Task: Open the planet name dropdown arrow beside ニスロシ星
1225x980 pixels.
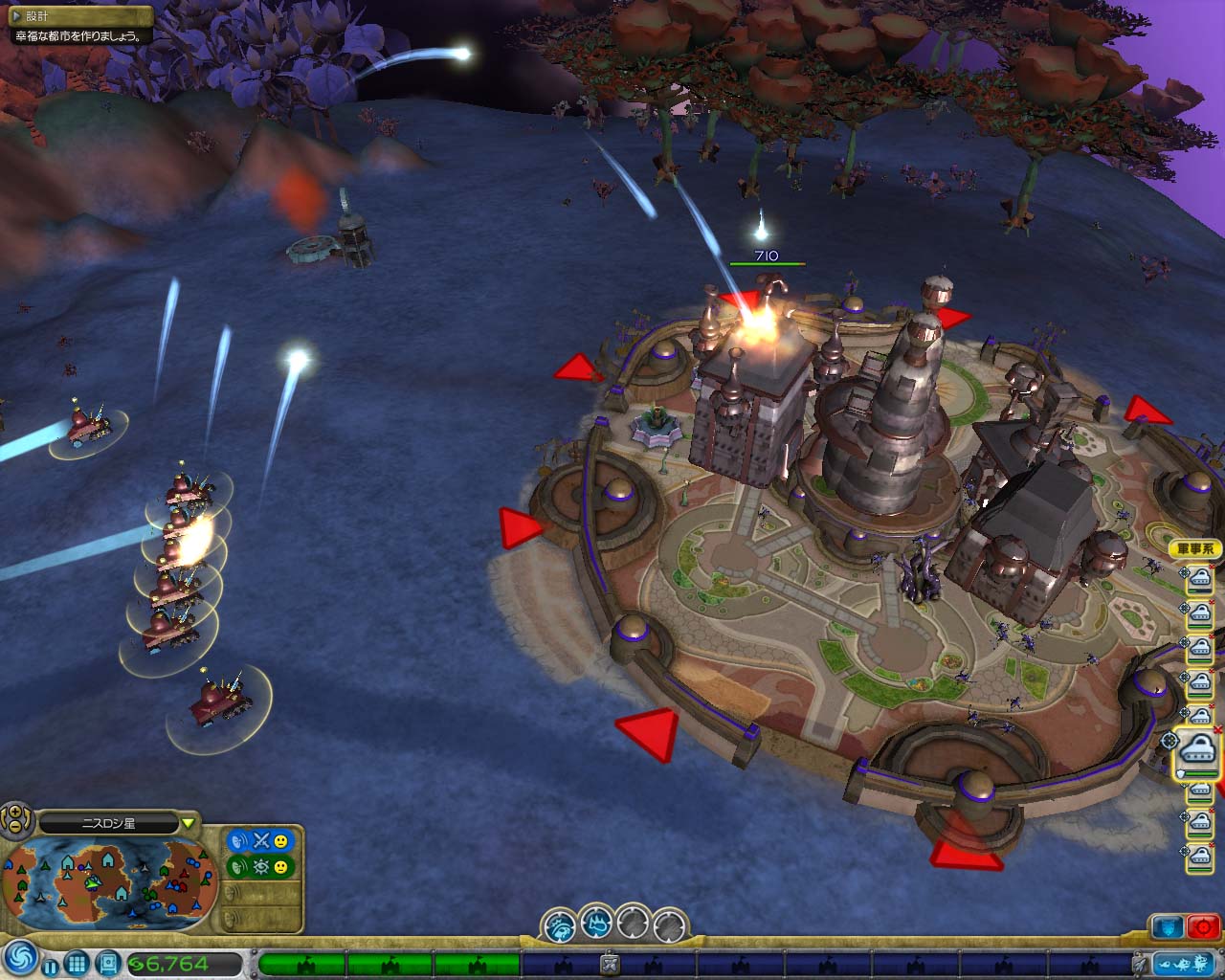Action: (x=188, y=822)
